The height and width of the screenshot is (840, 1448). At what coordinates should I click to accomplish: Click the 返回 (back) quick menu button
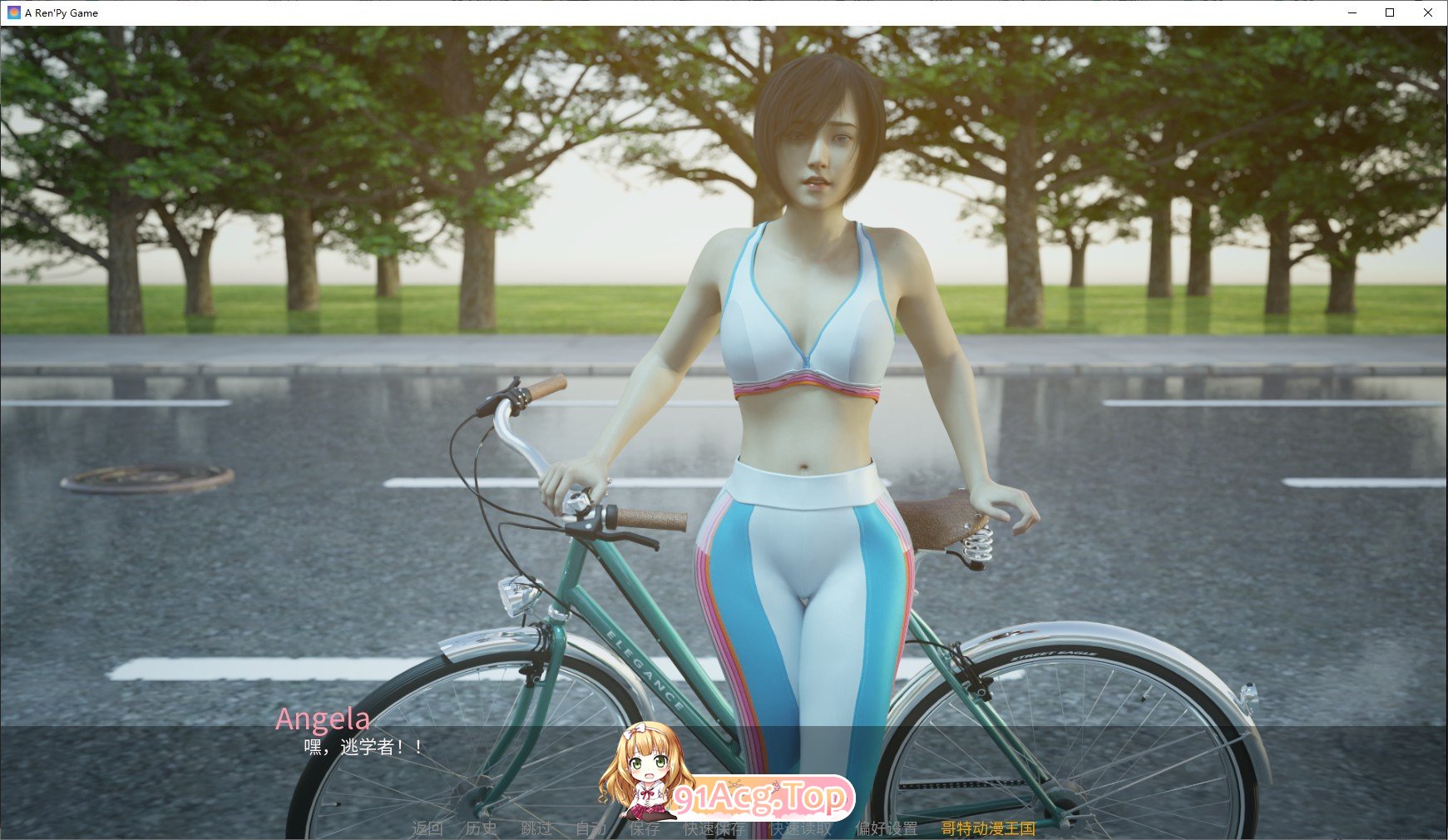click(x=427, y=828)
